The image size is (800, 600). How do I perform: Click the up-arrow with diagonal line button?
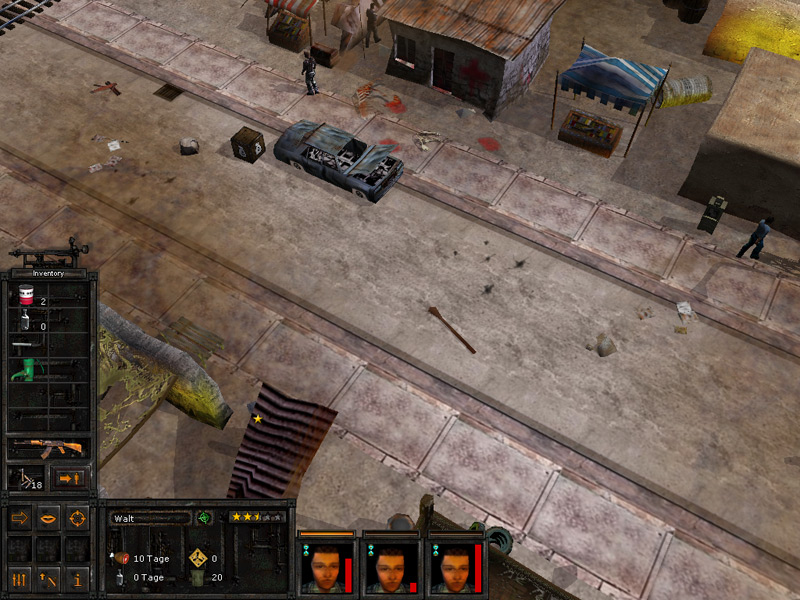click(x=48, y=578)
